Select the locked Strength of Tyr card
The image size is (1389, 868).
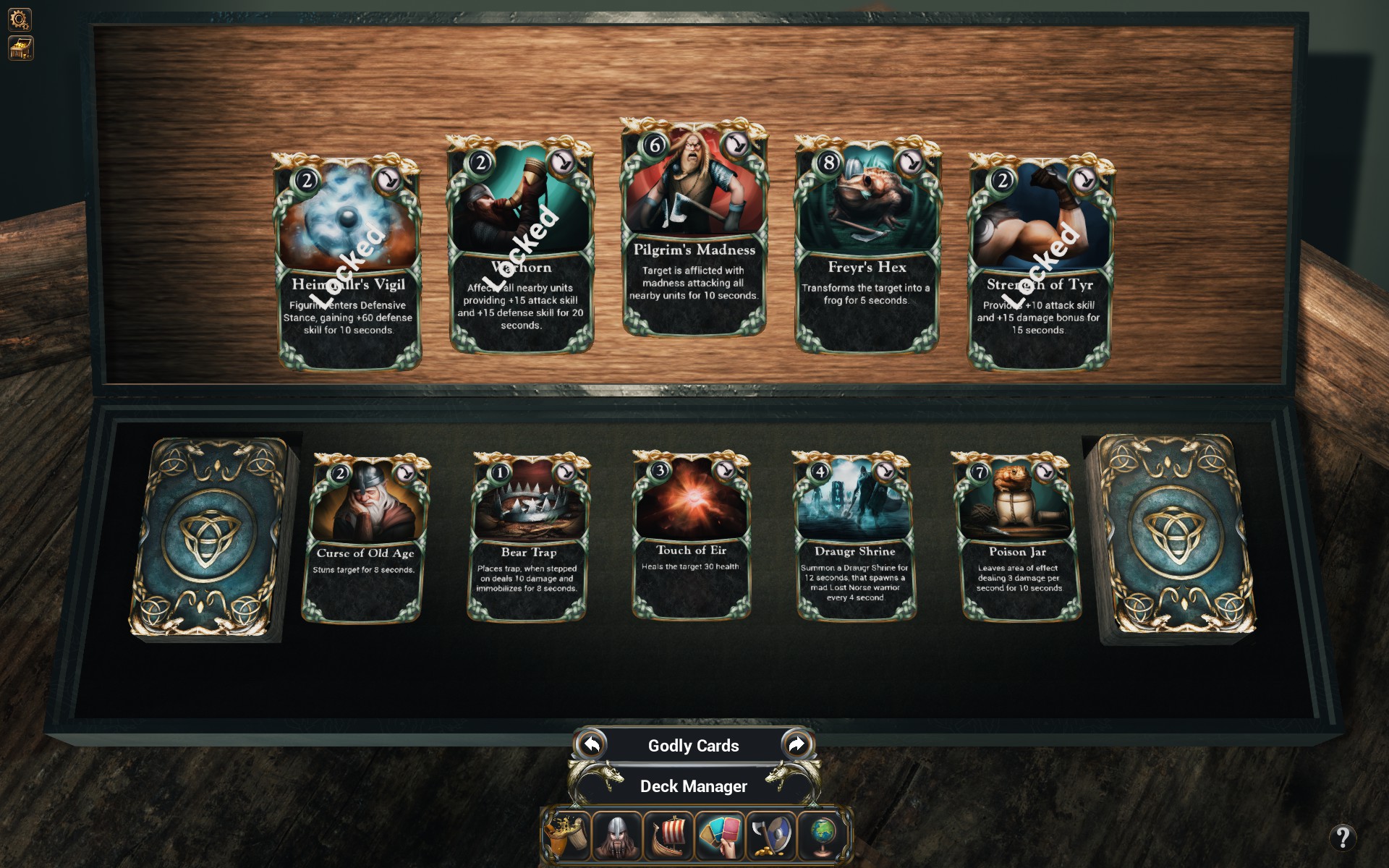1040,263
